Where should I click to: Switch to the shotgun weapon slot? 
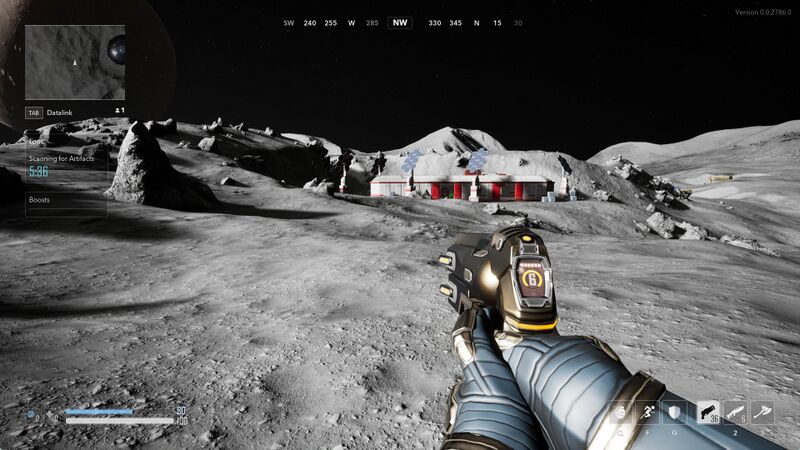coord(735,412)
